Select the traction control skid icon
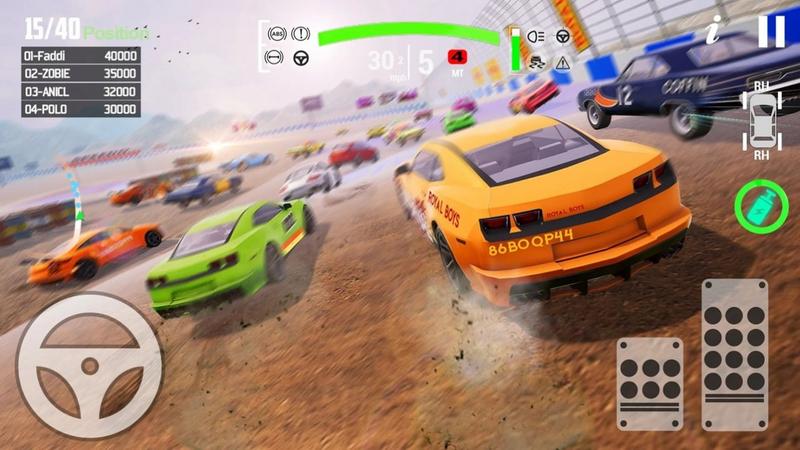The width and height of the screenshot is (800, 450). tap(536, 62)
